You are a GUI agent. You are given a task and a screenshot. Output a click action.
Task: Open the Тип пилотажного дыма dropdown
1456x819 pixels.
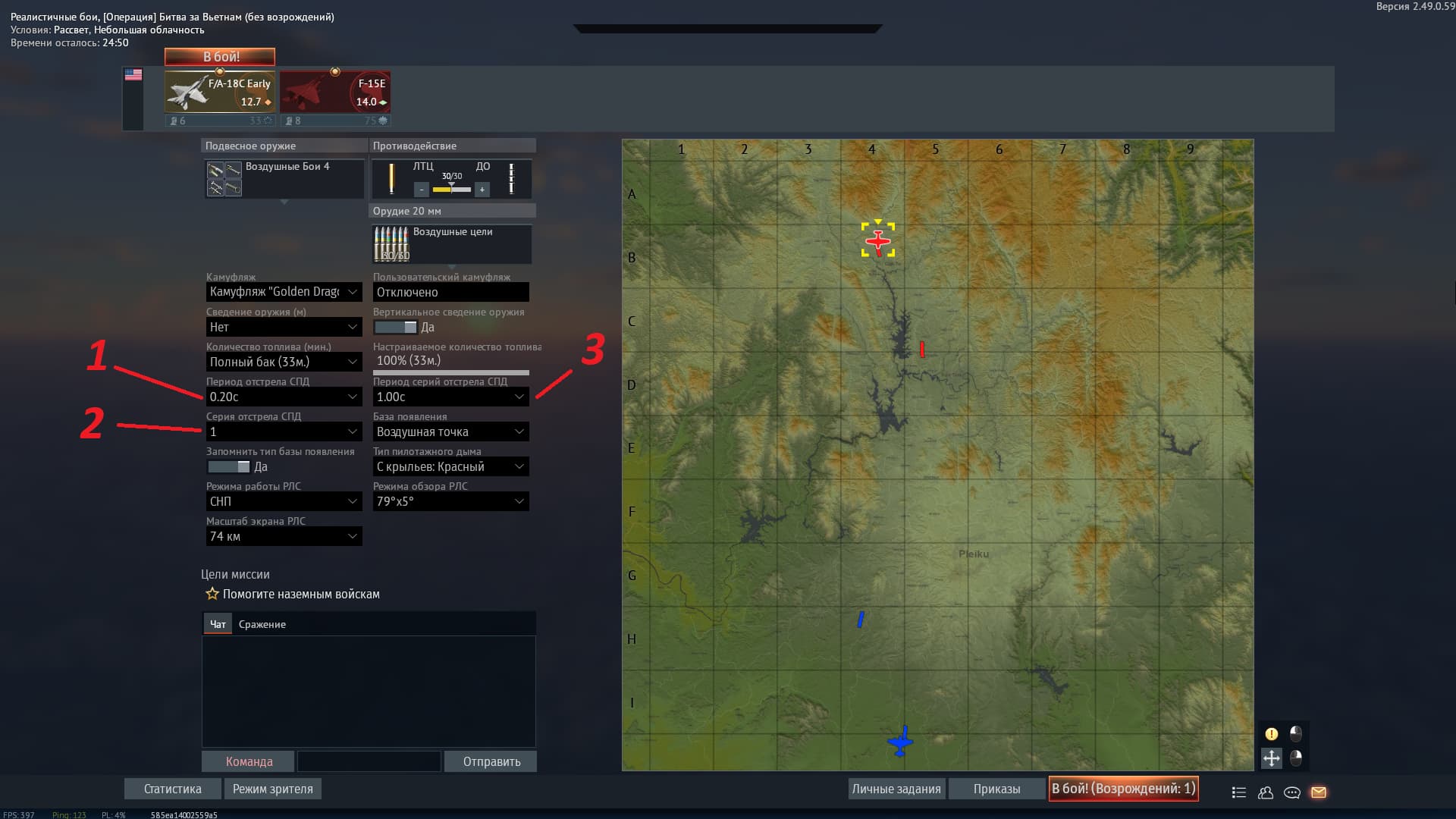coord(450,466)
